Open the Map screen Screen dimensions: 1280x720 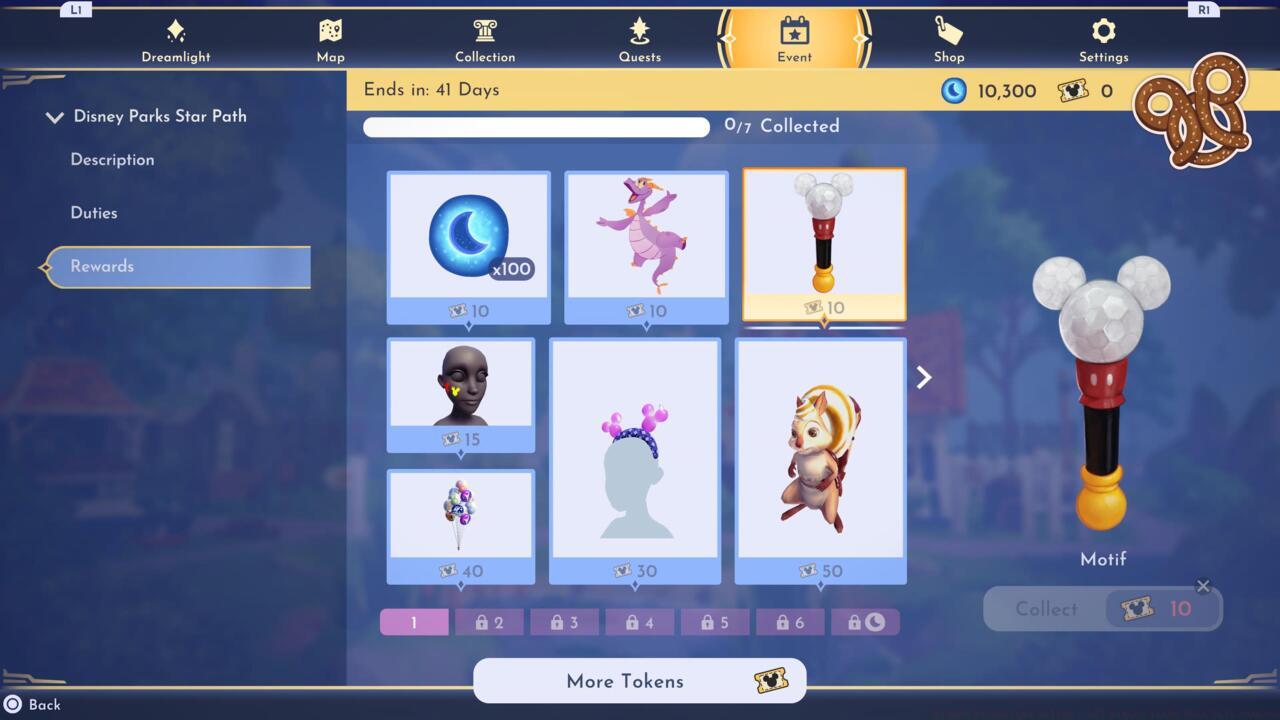coord(330,38)
